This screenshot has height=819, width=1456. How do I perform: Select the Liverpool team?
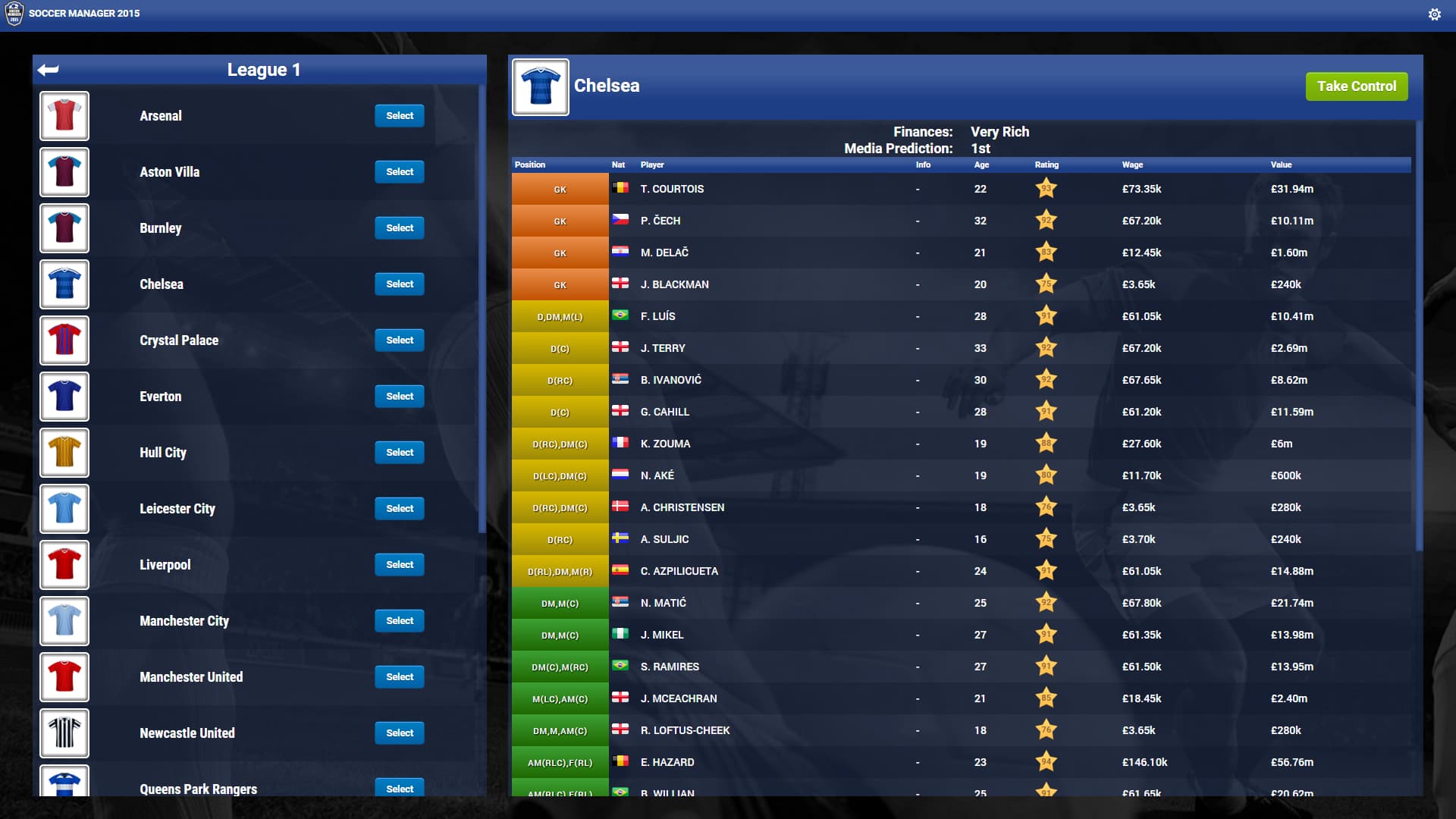(x=400, y=564)
